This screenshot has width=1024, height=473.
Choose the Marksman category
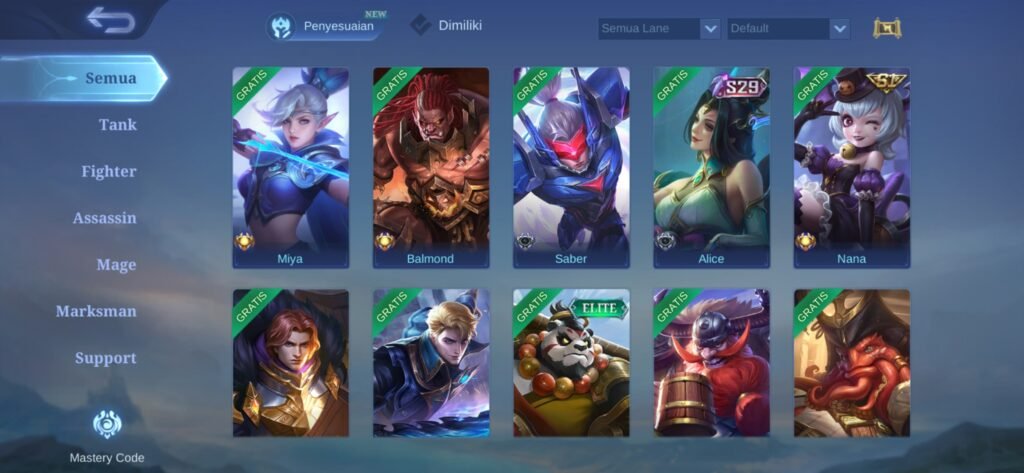[96, 311]
